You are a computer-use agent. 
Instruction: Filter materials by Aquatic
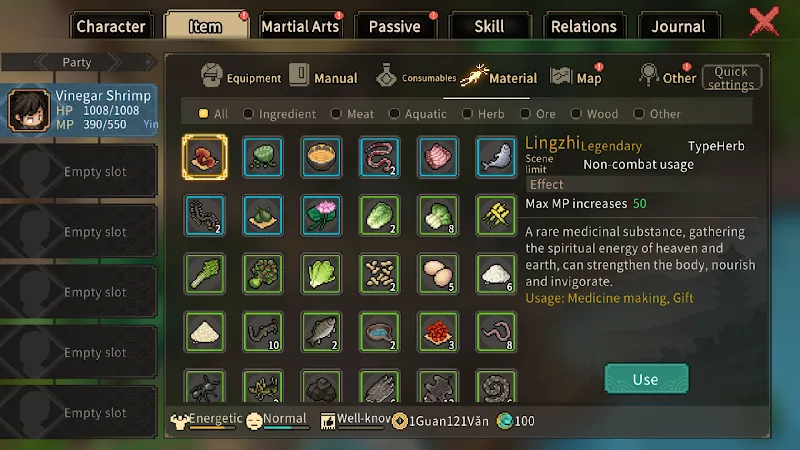point(418,114)
